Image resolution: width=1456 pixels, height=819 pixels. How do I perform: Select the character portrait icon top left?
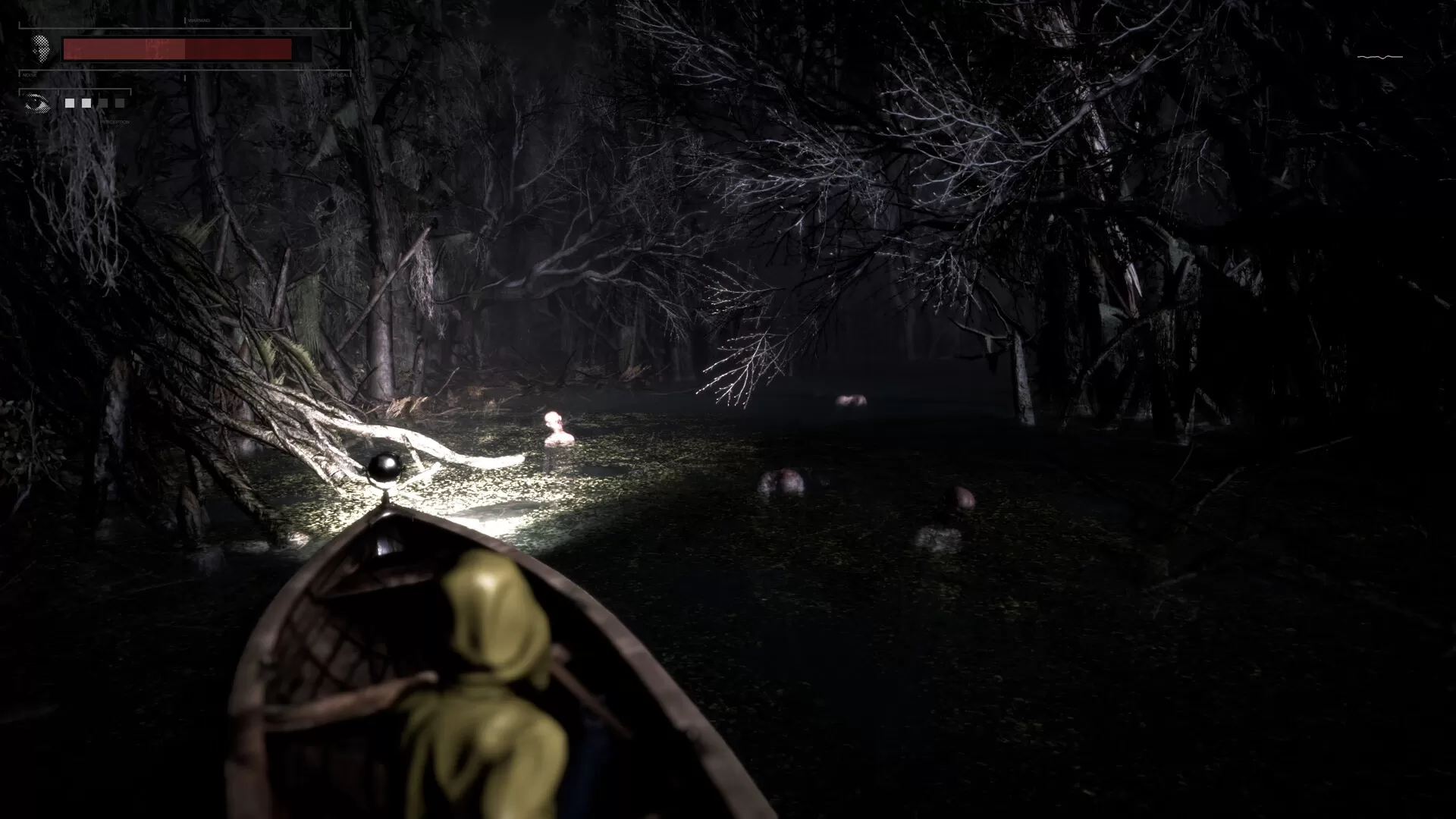pos(42,49)
